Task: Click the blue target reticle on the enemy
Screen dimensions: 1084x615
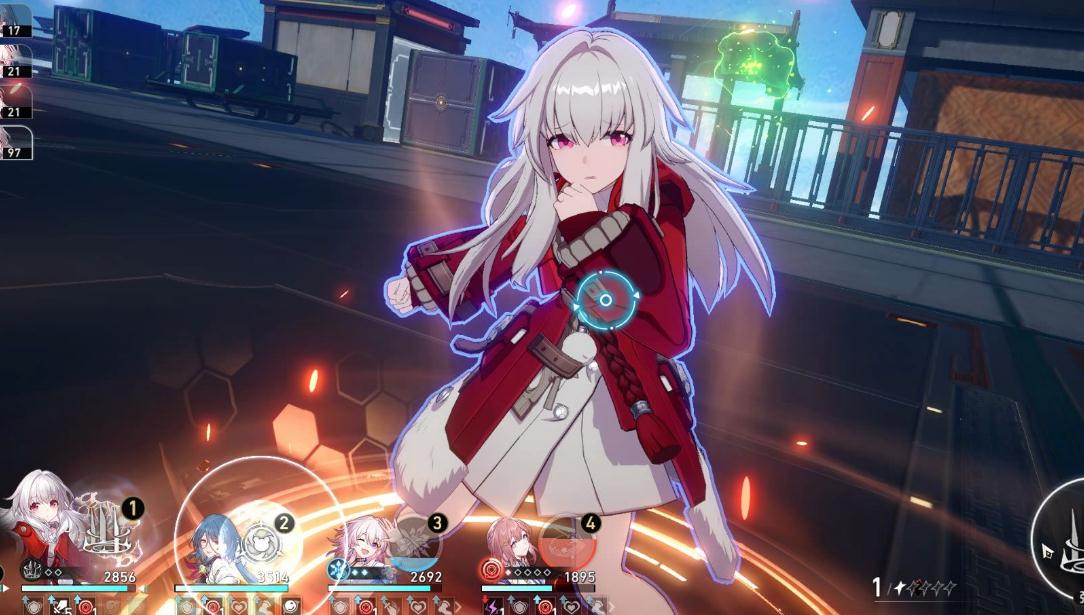Action: 605,299
